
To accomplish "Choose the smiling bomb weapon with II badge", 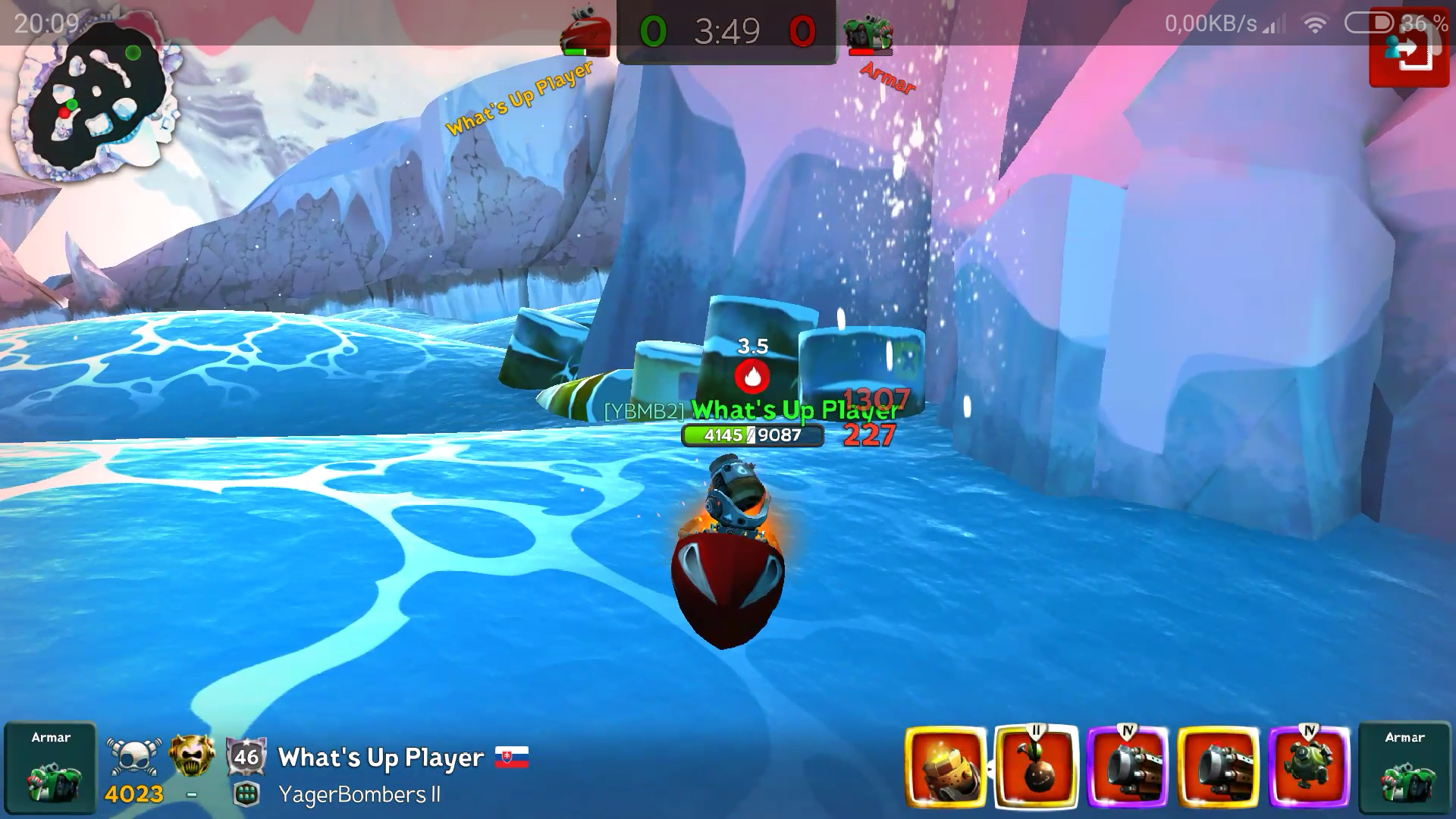I will click(x=1036, y=767).
